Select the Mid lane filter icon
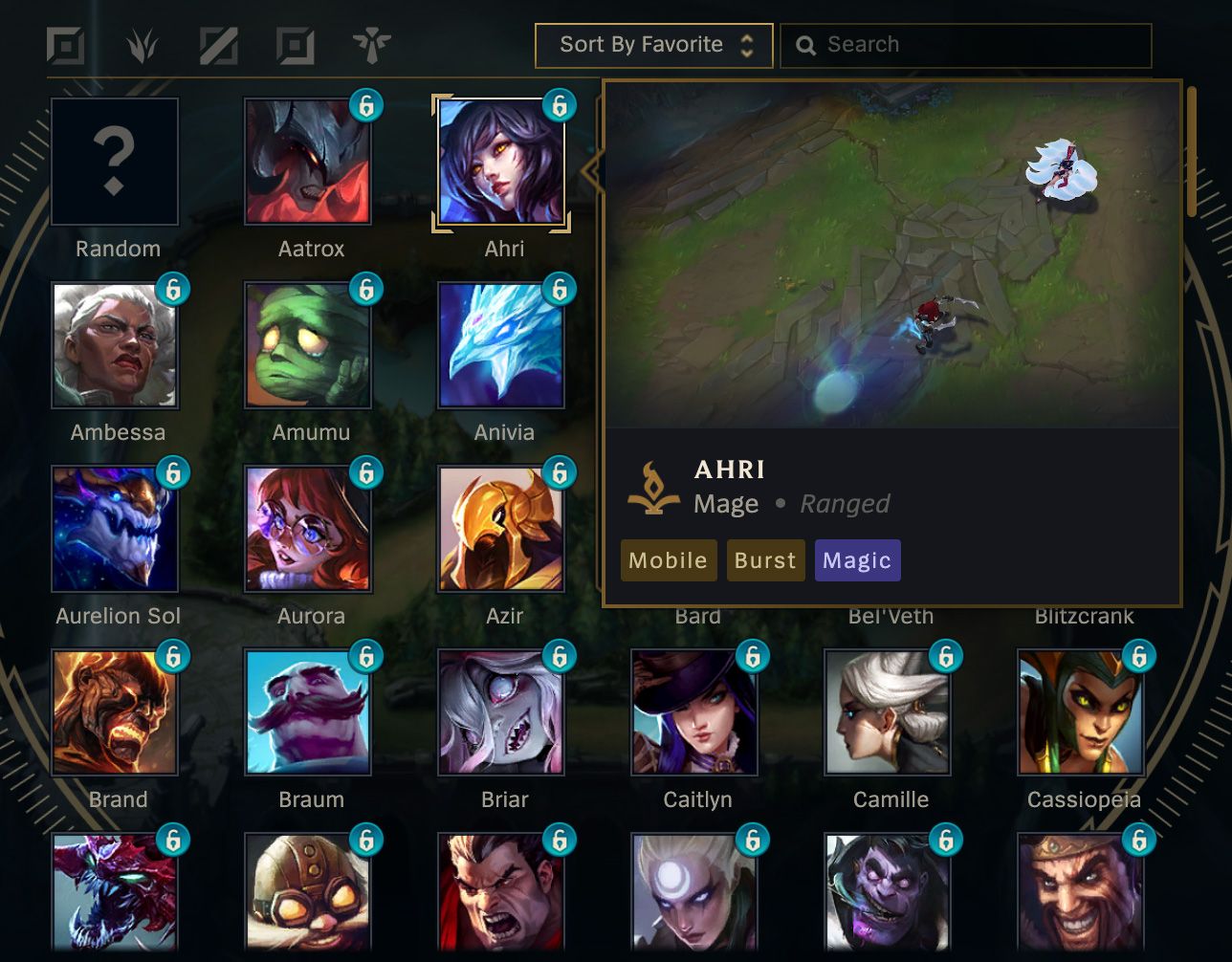This screenshot has width=1232, height=962. coord(218,44)
